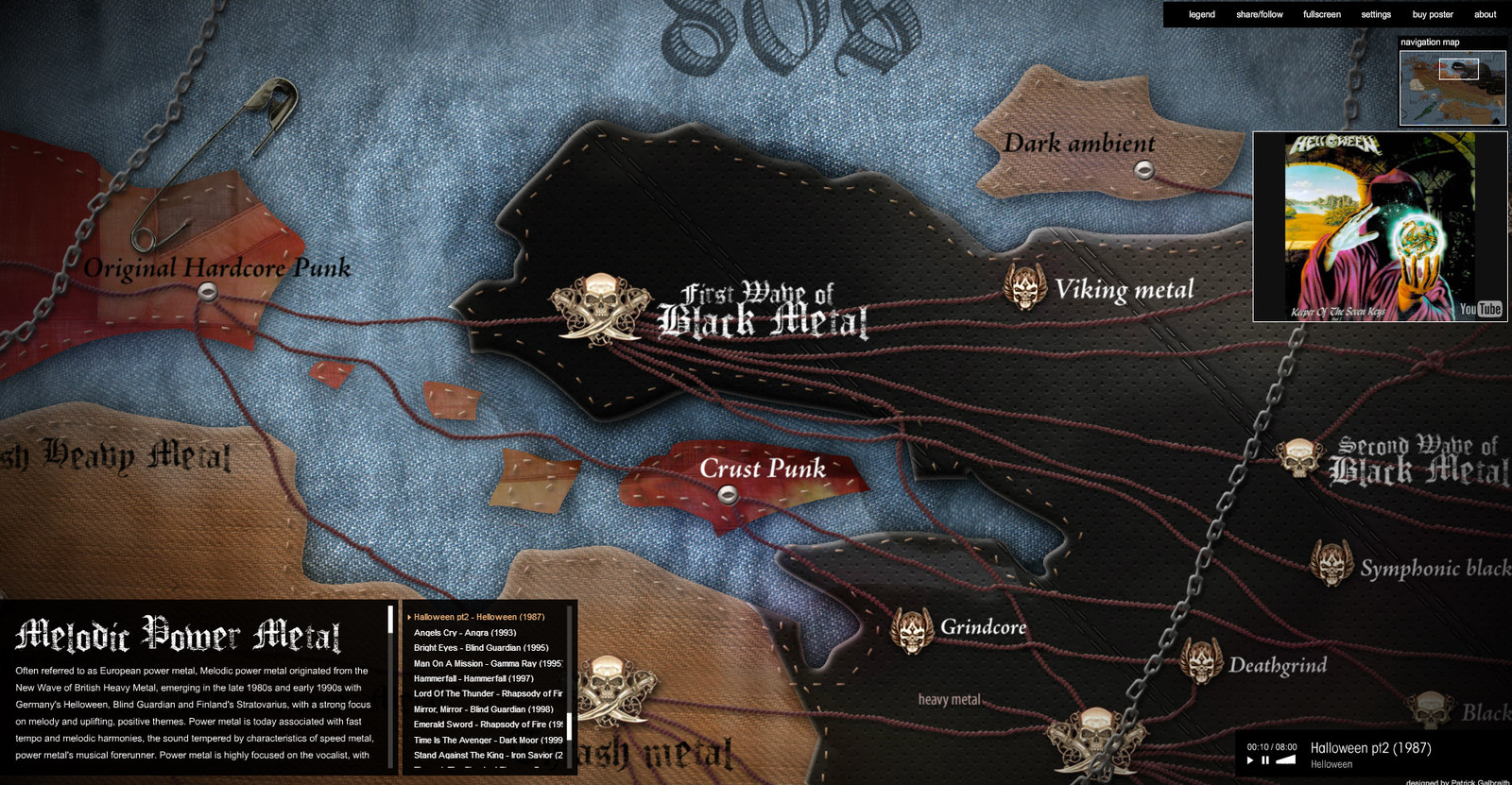Play the Angels Cry track by Angra
Image resolution: width=1512 pixels, height=785 pixels.
pos(465,633)
